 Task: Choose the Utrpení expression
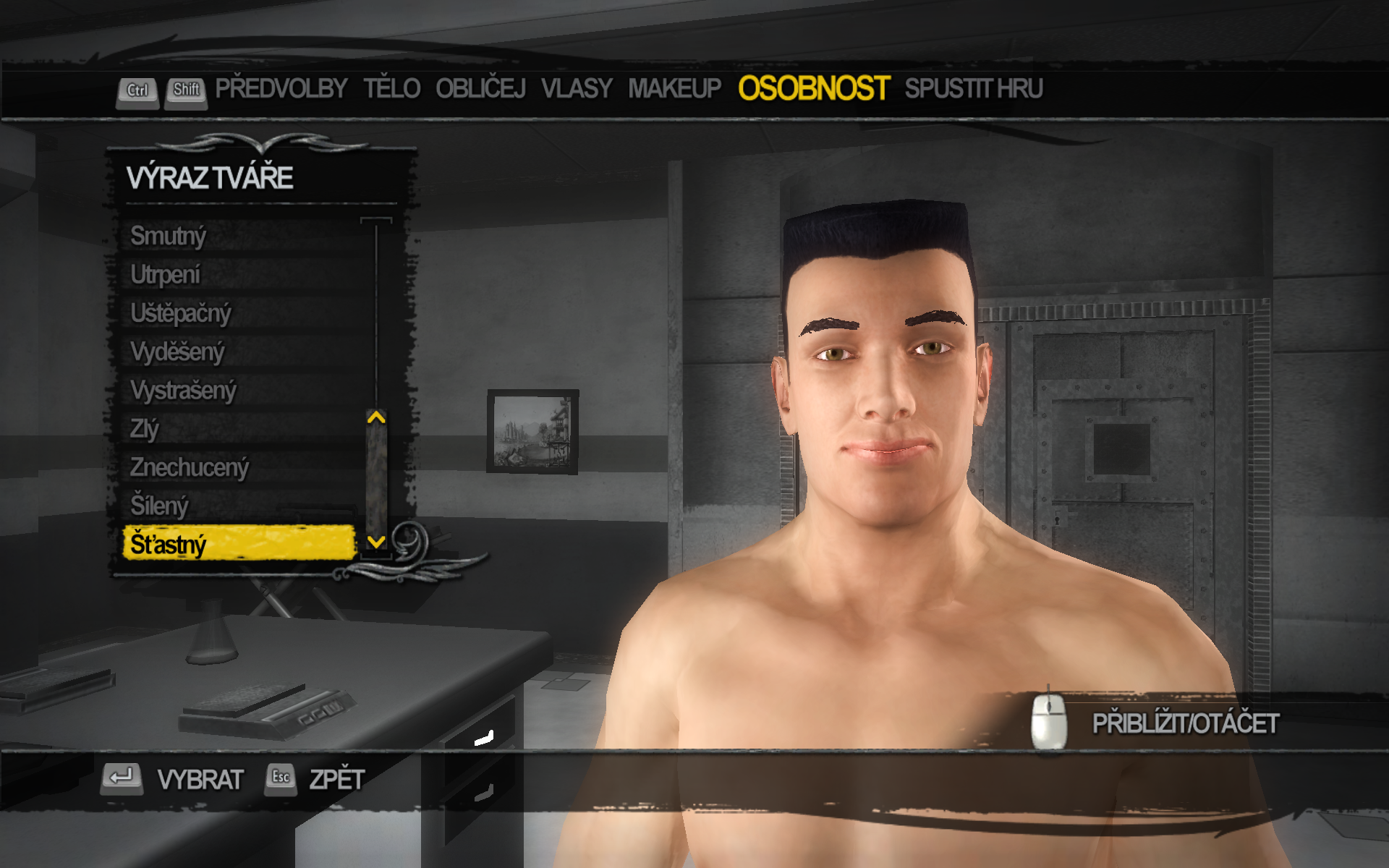[x=166, y=275]
